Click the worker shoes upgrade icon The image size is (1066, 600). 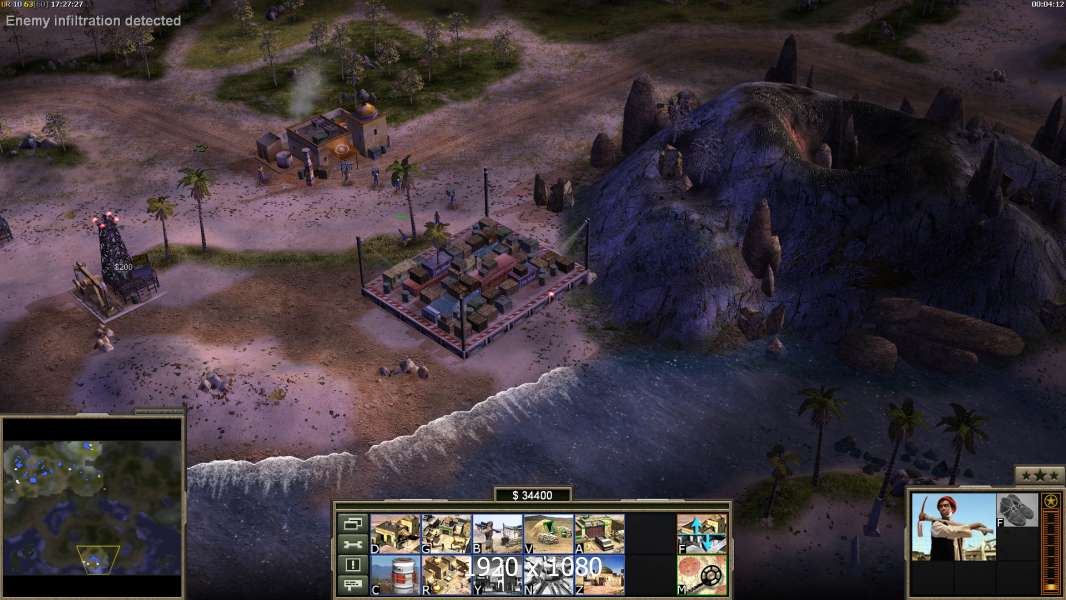(x=1018, y=510)
